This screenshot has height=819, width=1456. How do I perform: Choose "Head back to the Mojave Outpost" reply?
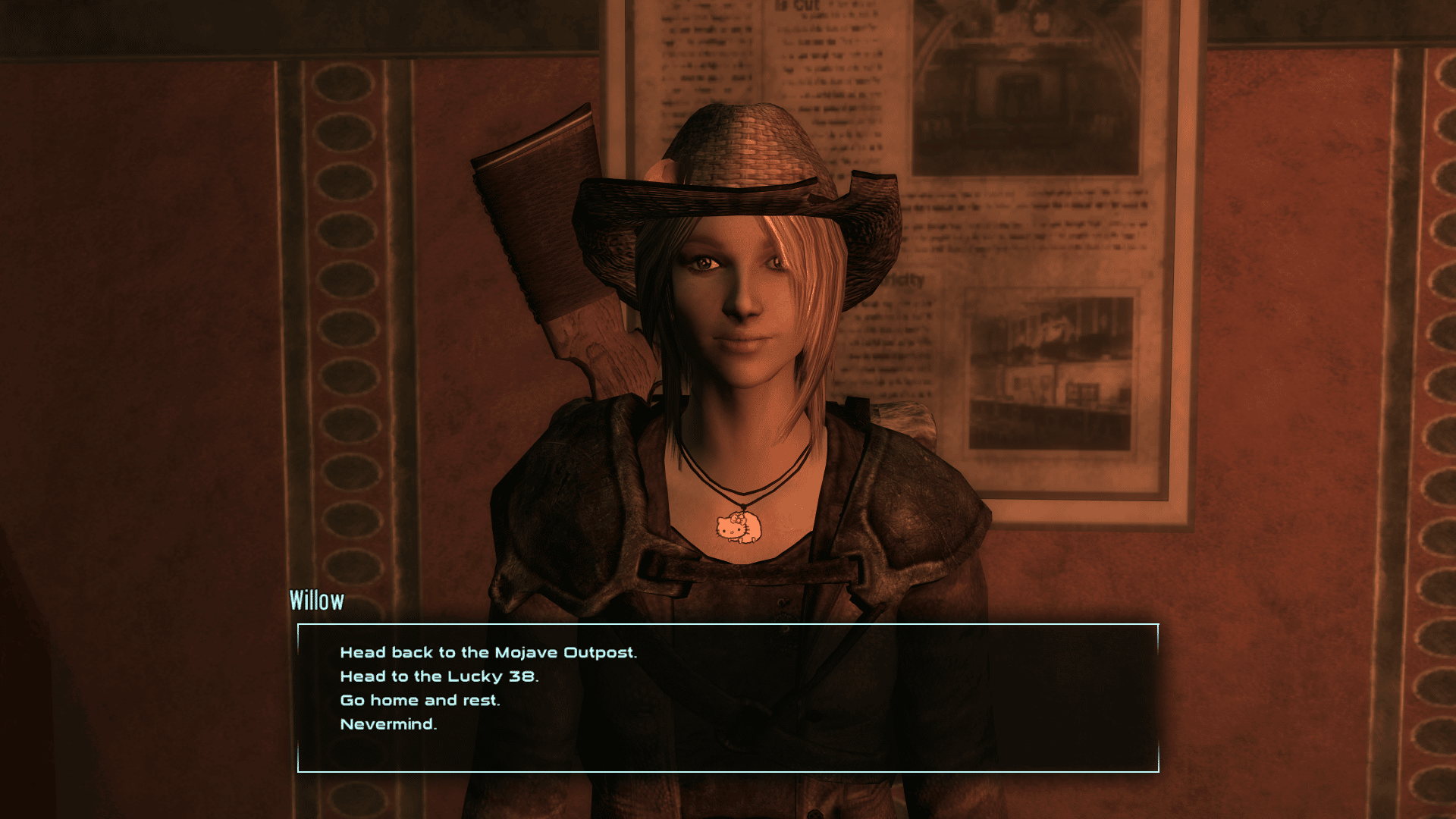488,652
